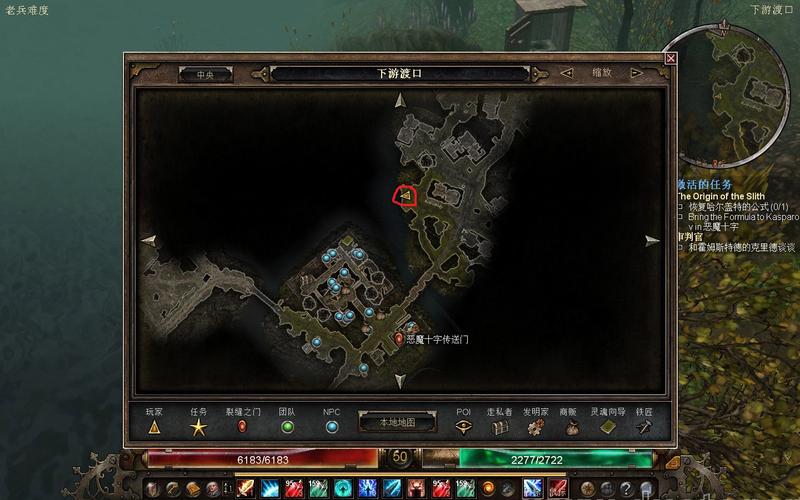
Task: Click the right zoom arrow beside 缩放
Action: 636,73
